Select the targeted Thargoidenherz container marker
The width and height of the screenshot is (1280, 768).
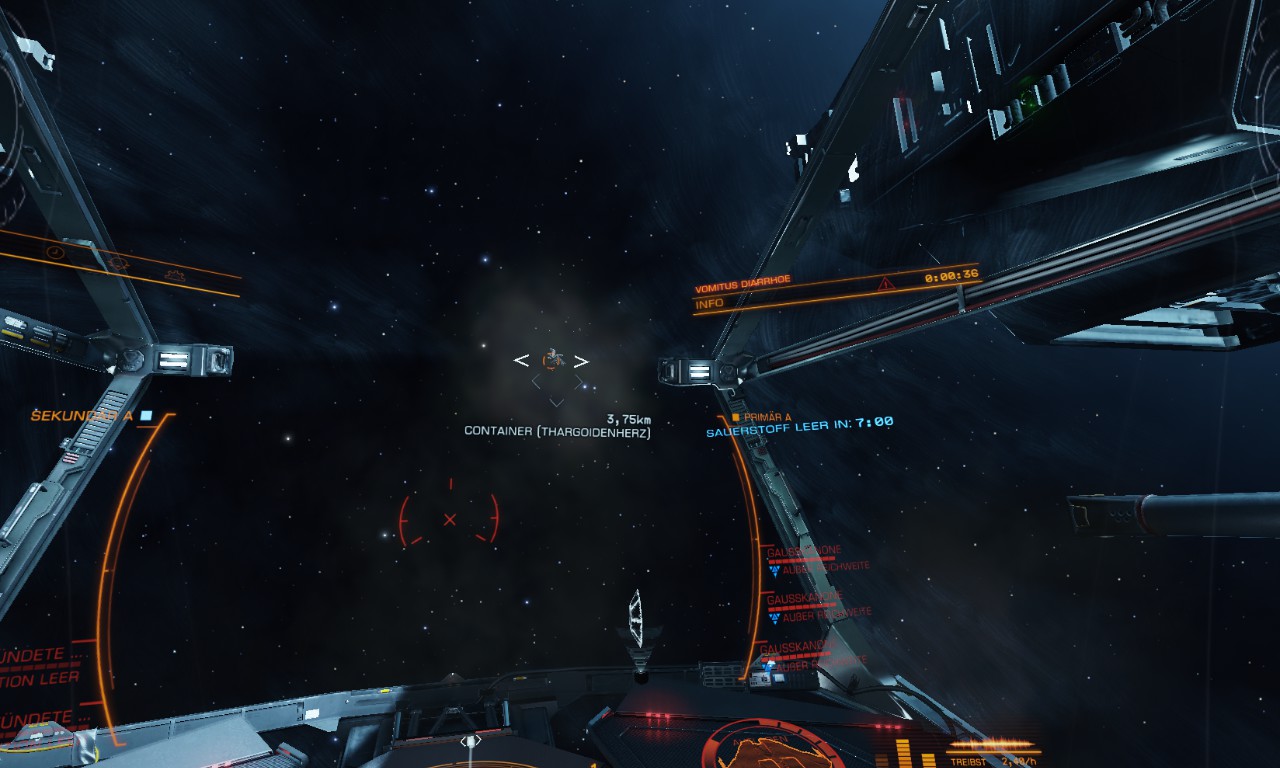point(550,360)
